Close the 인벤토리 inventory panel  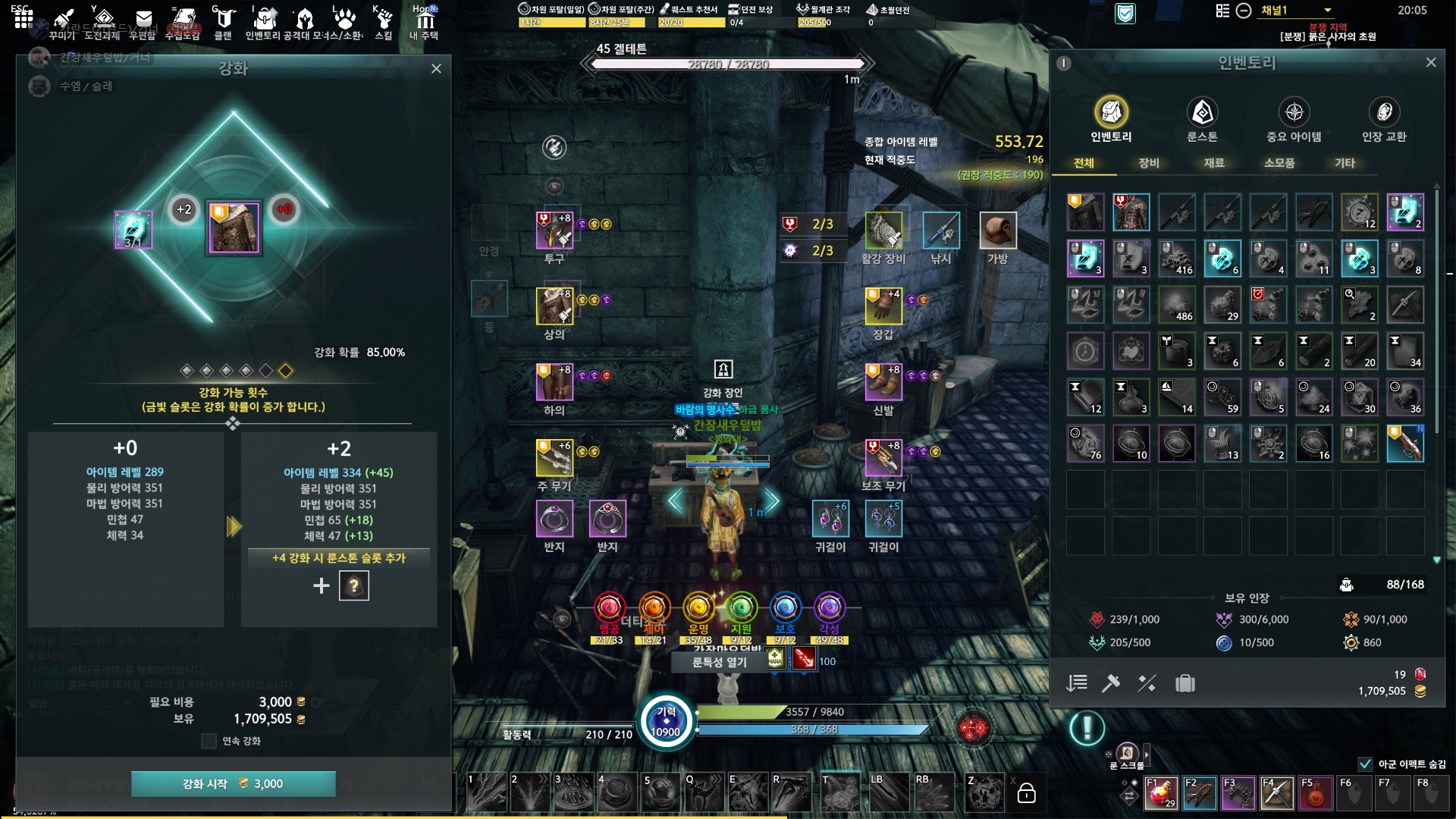click(x=1430, y=62)
